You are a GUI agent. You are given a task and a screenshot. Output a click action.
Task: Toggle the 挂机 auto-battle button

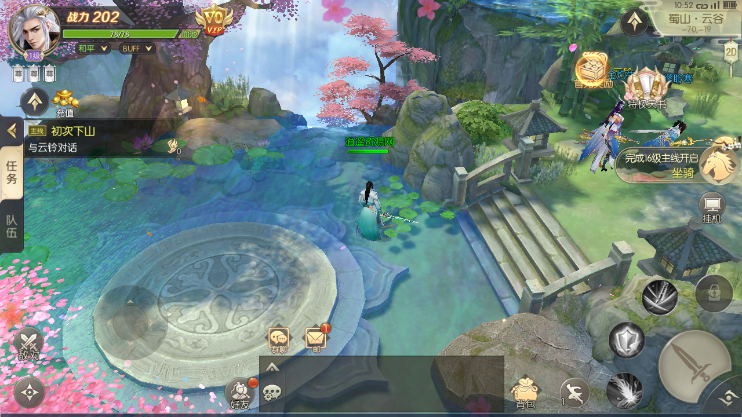(x=713, y=206)
